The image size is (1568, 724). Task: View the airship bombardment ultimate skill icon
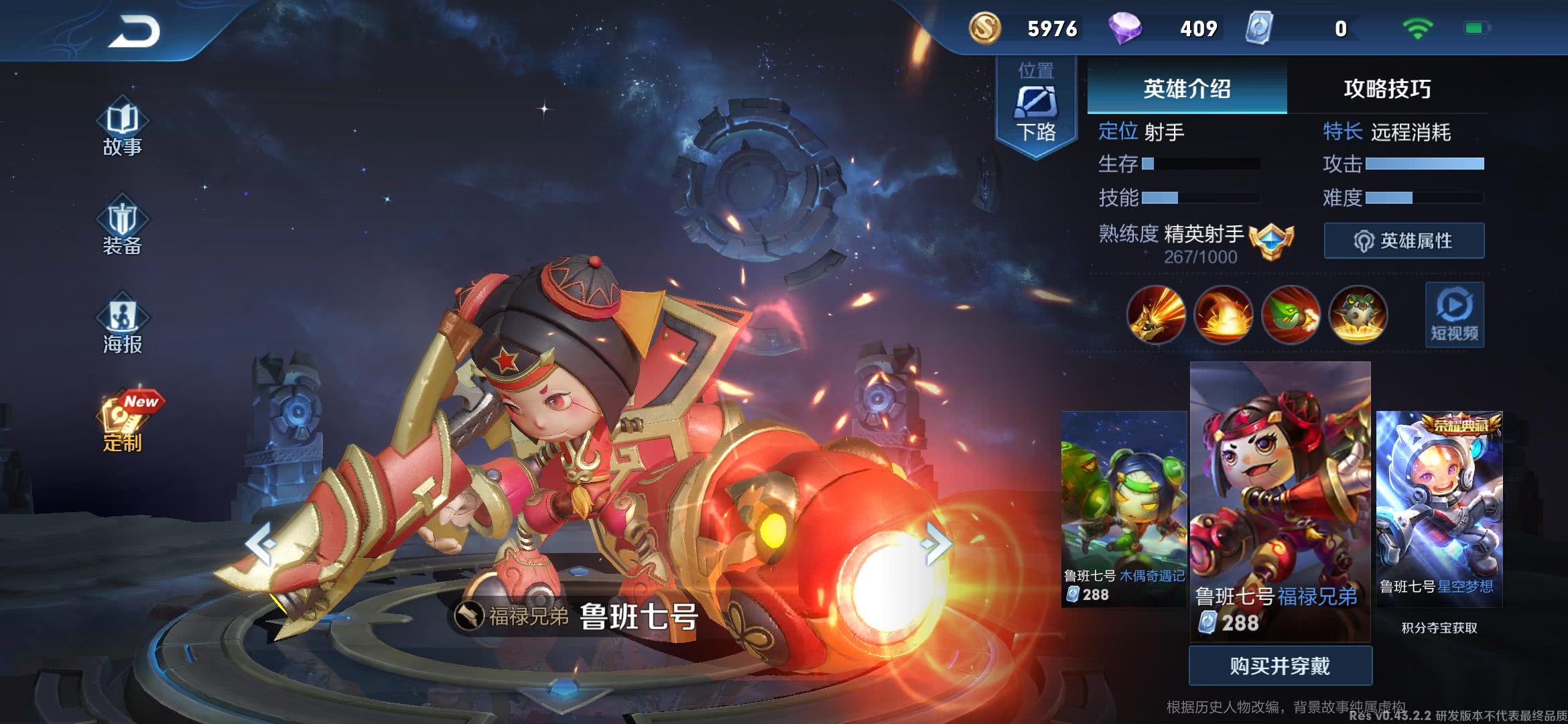(1358, 314)
